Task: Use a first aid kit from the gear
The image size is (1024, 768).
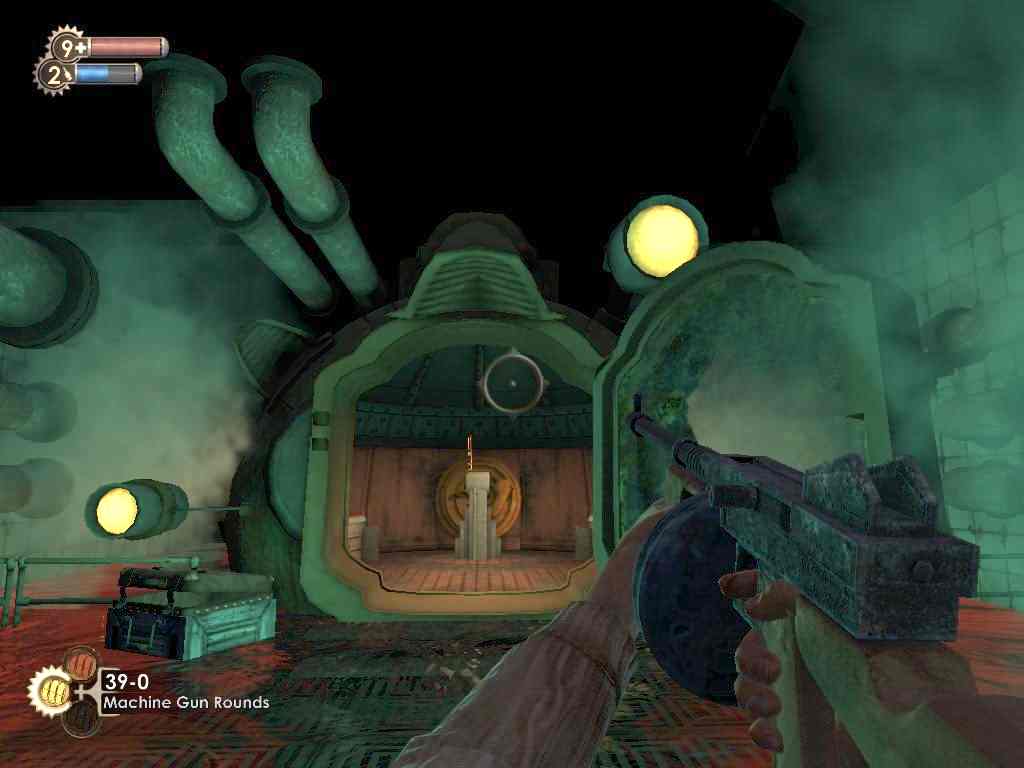Action: tap(68, 46)
